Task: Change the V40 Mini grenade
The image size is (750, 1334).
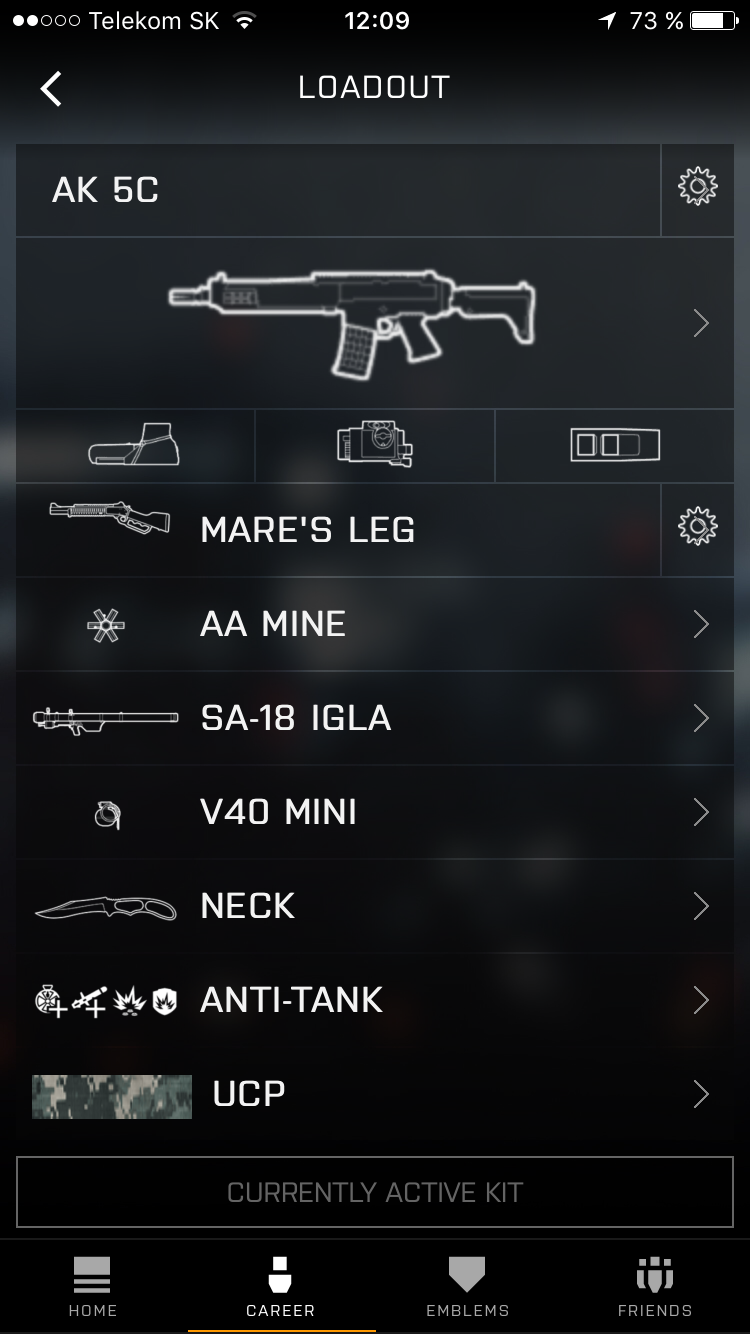Action: pos(375,812)
